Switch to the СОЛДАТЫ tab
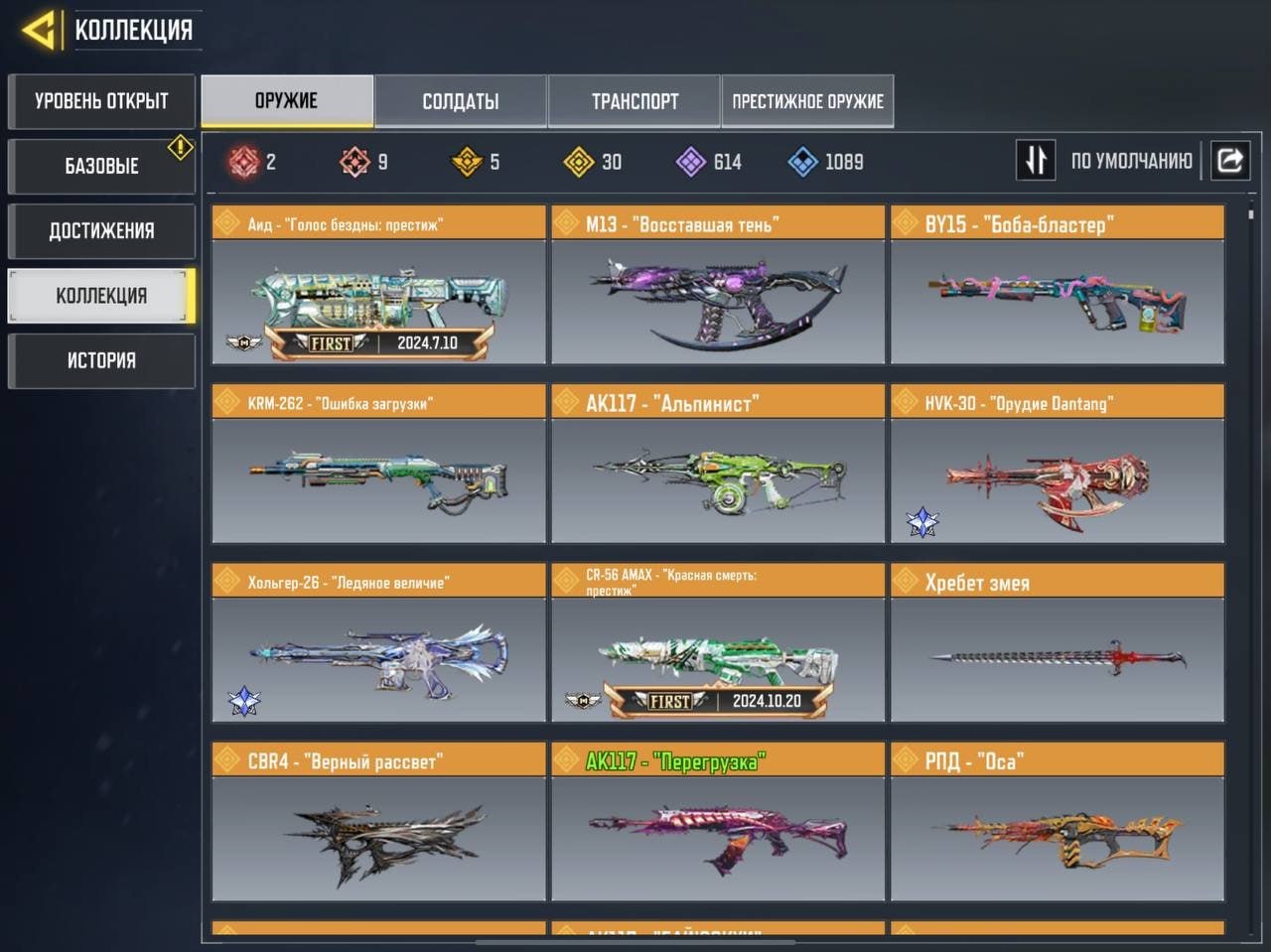Viewport: 1271px width, 952px height. point(461,101)
